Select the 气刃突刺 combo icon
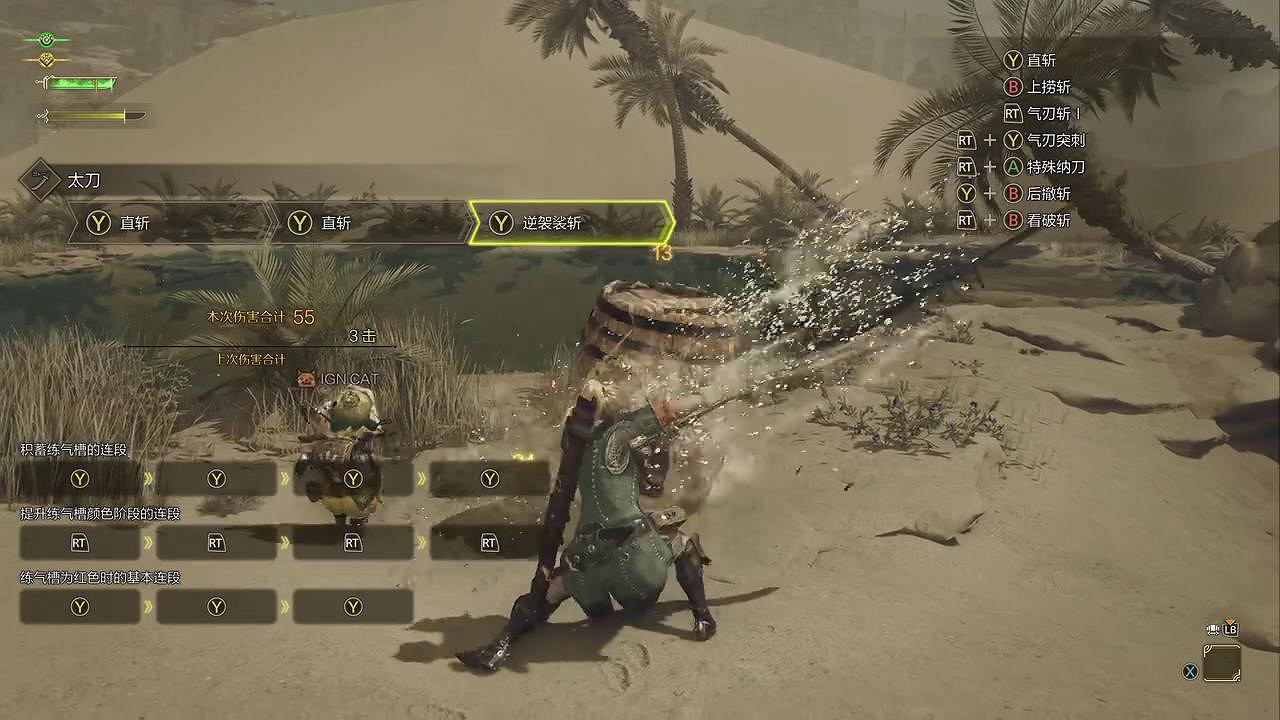The height and width of the screenshot is (720, 1280). [1011, 140]
